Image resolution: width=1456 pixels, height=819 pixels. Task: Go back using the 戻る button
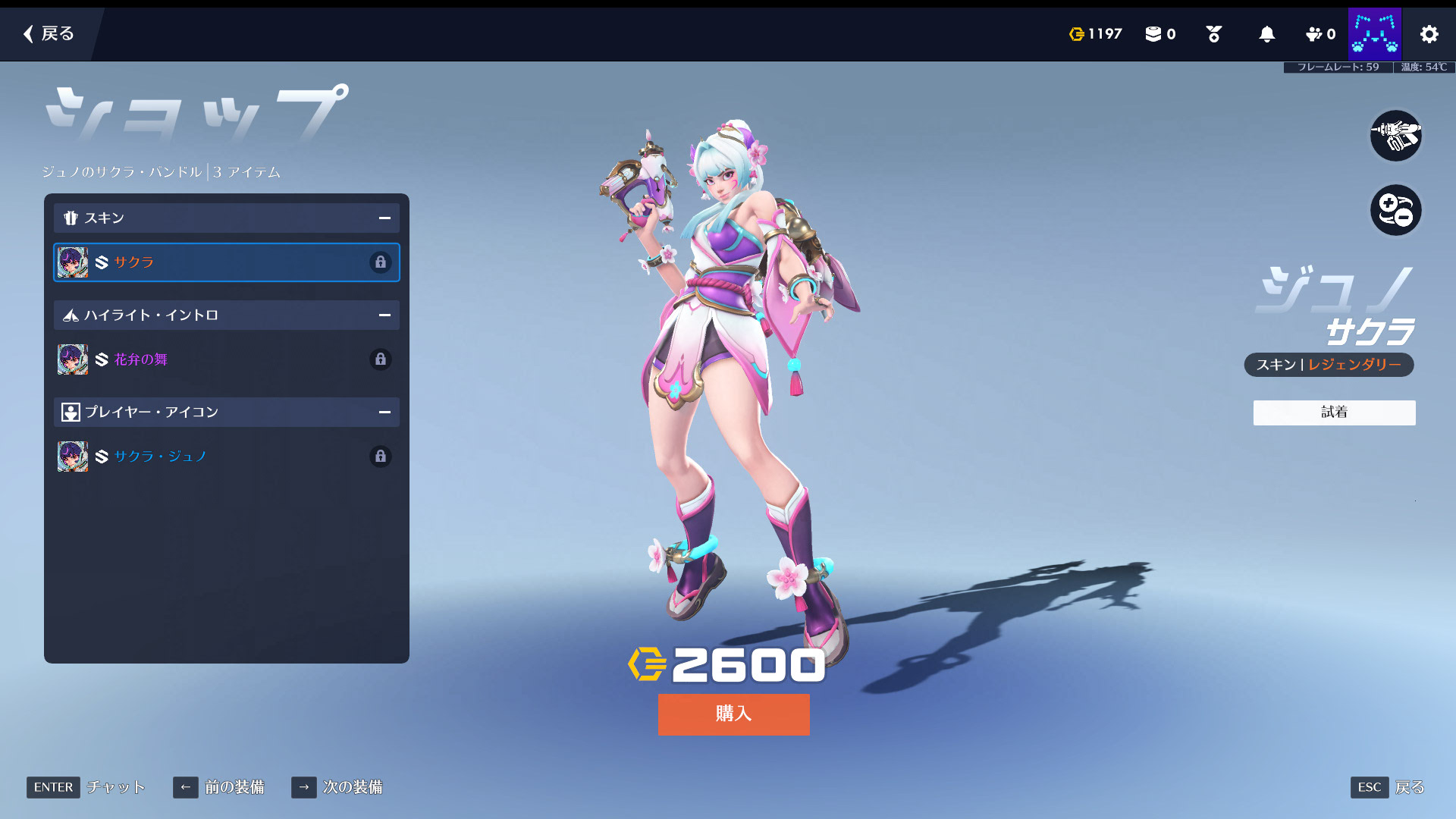pyautogui.click(x=49, y=34)
